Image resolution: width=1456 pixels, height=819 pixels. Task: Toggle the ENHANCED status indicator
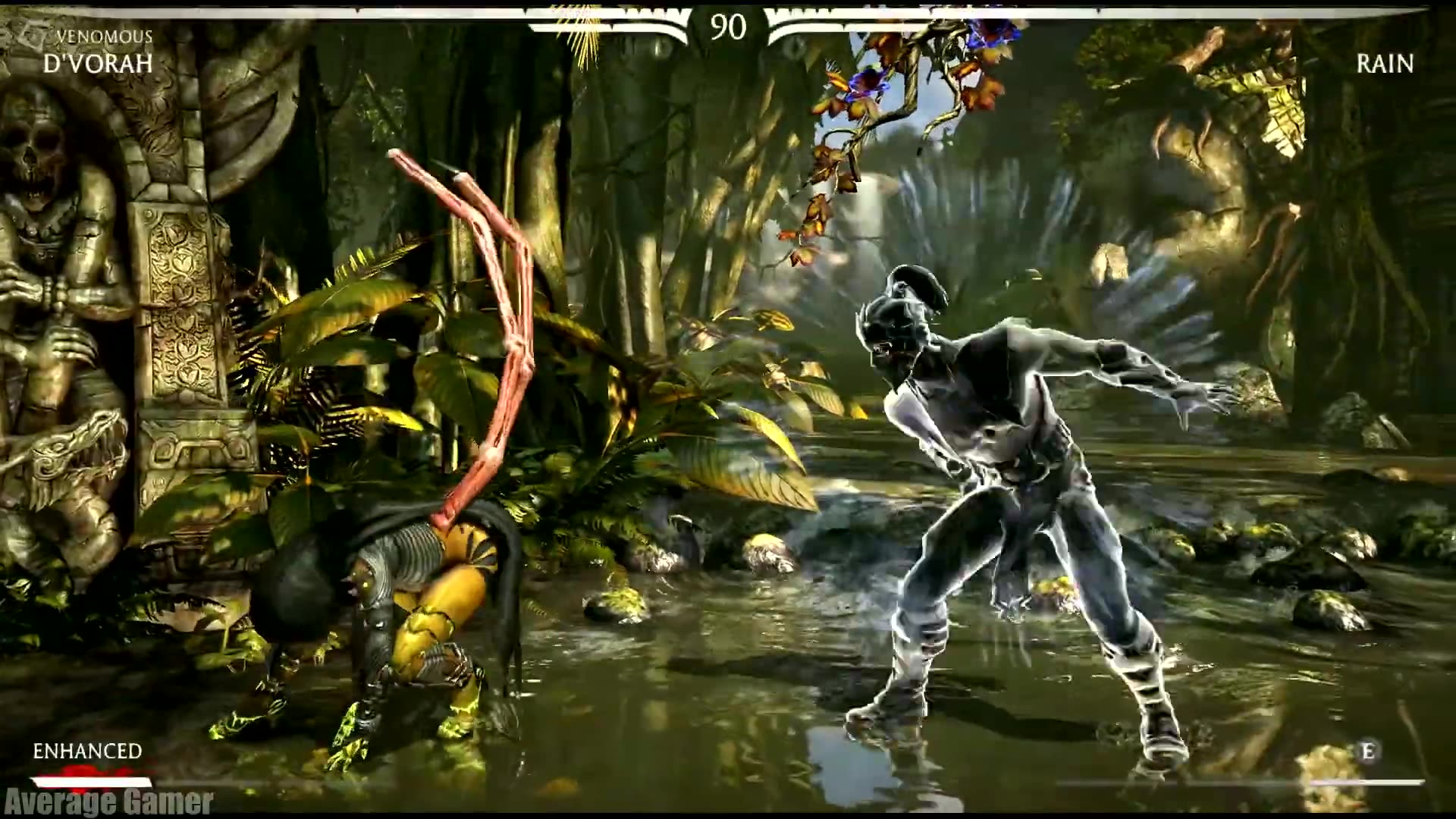tap(87, 752)
